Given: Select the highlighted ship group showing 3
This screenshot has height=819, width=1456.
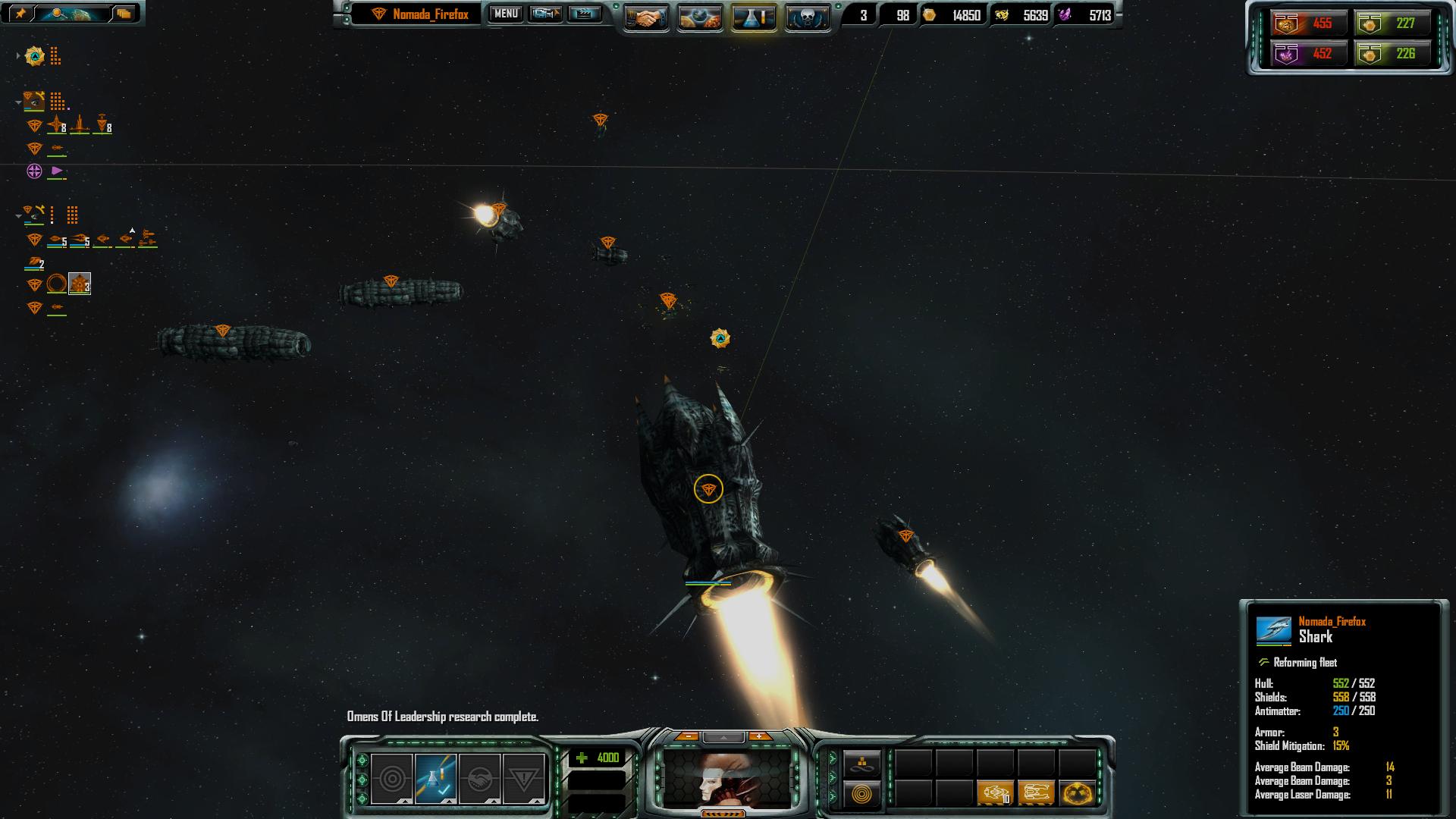Looking at the screenshot, I should click(x=80, y=284).
